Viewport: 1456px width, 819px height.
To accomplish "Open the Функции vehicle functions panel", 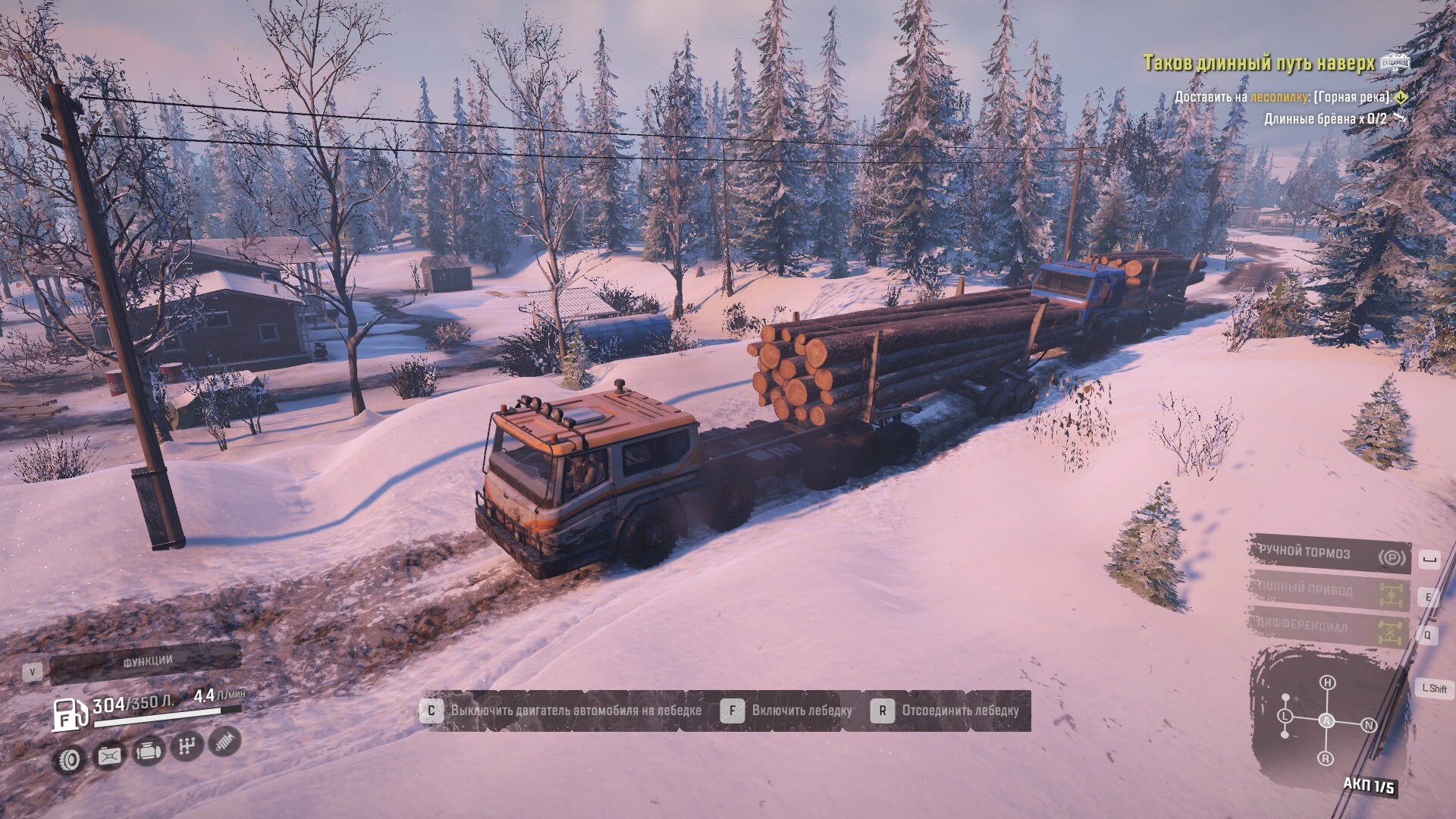I will [x=146, y=663].
